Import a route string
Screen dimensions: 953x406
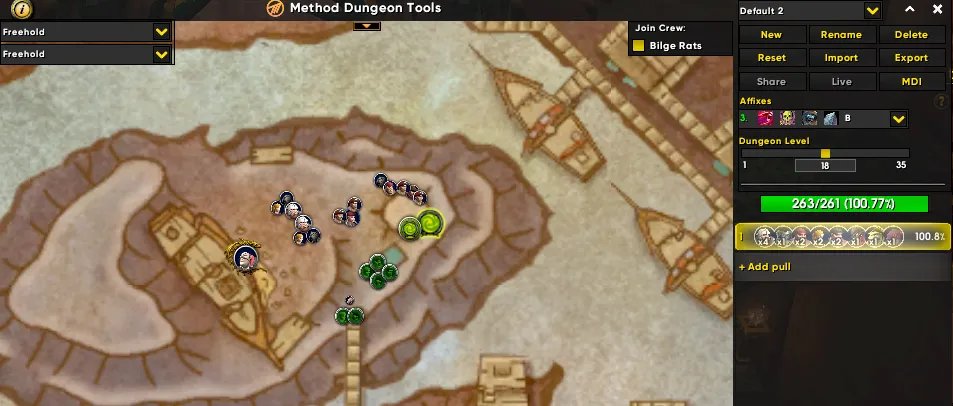tap(841, 58)
